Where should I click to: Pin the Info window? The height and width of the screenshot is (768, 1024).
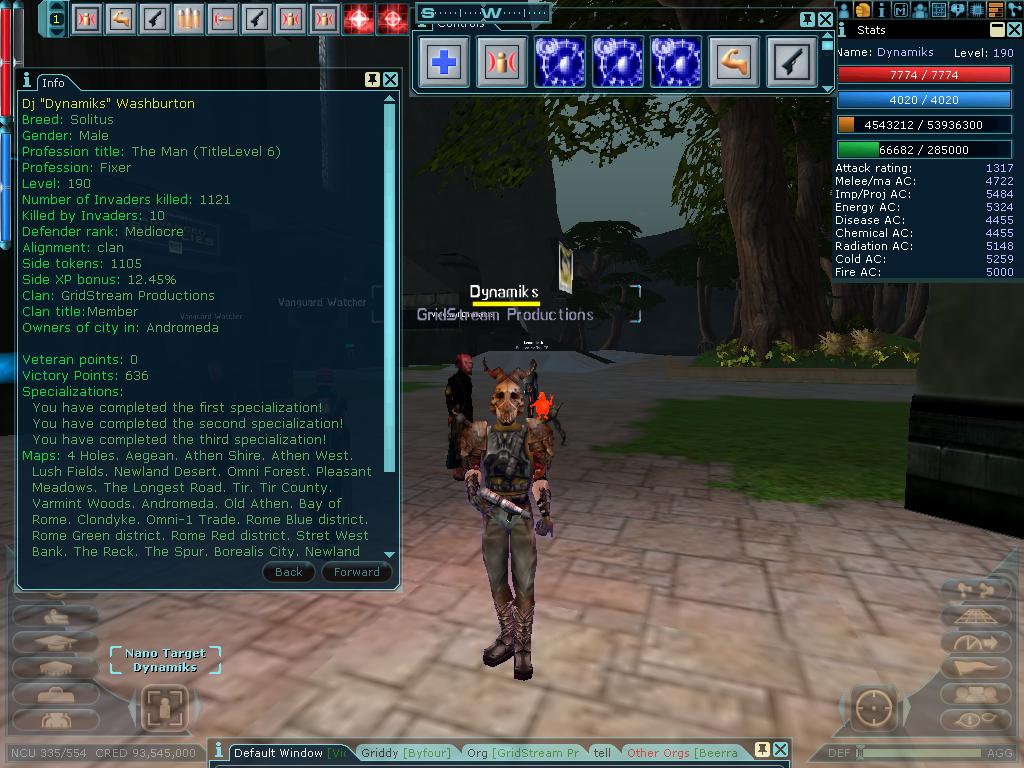[372, 80]
